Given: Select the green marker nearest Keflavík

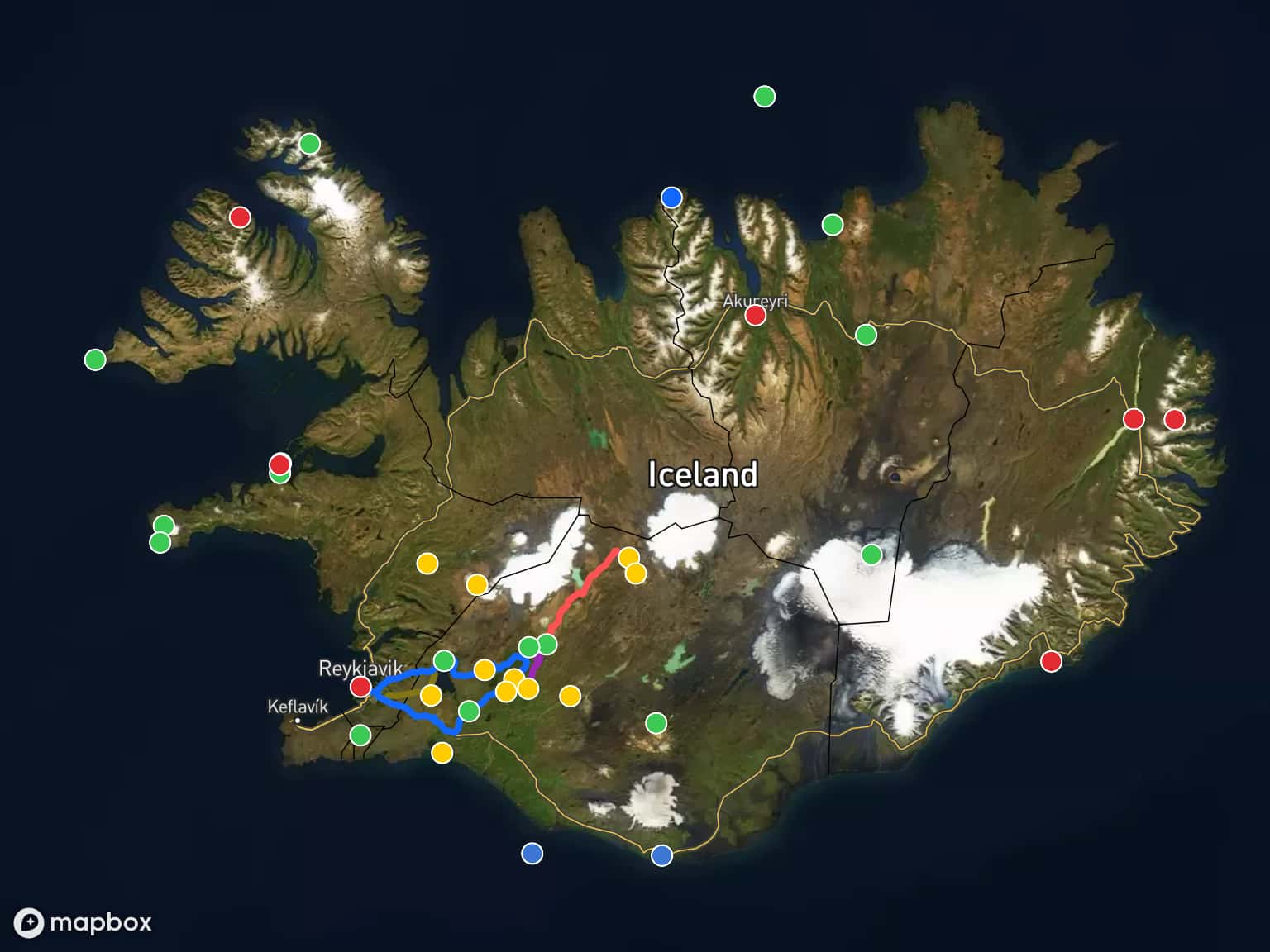Looking at the screenshot, I should point(360,735).
